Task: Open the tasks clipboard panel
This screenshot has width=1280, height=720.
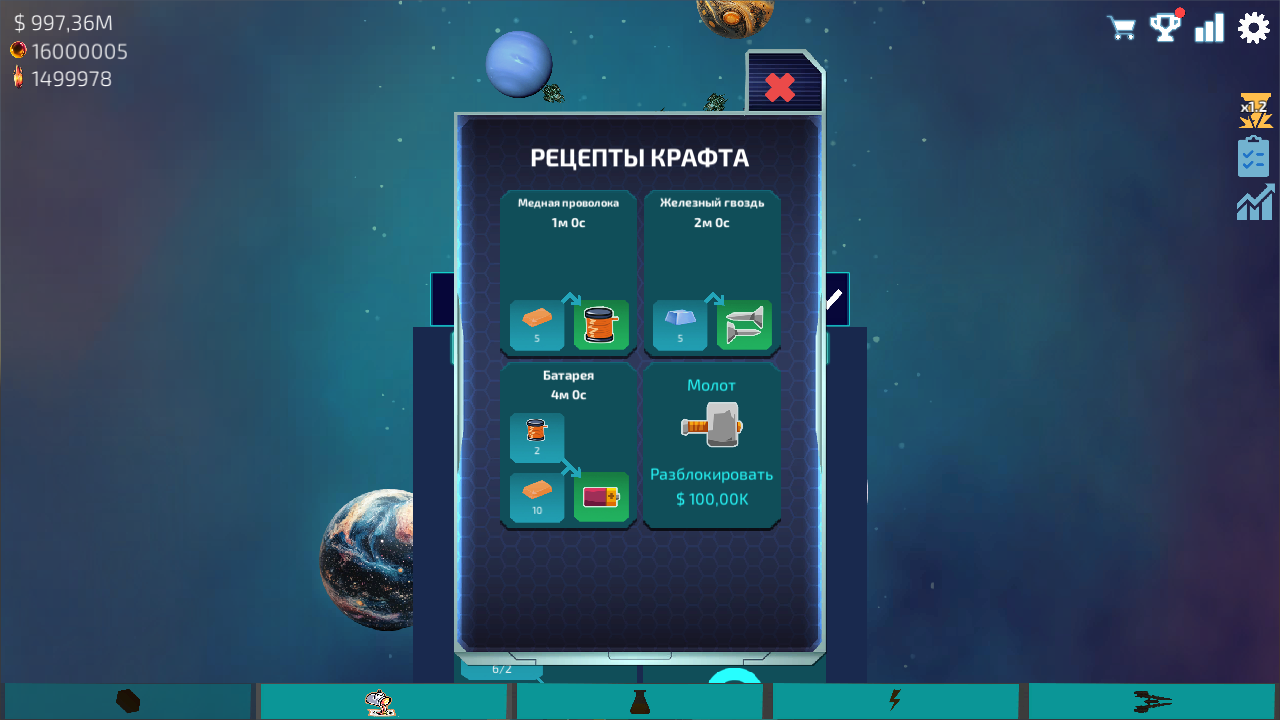Action: pyautogui.click(x=1253, y=156)
